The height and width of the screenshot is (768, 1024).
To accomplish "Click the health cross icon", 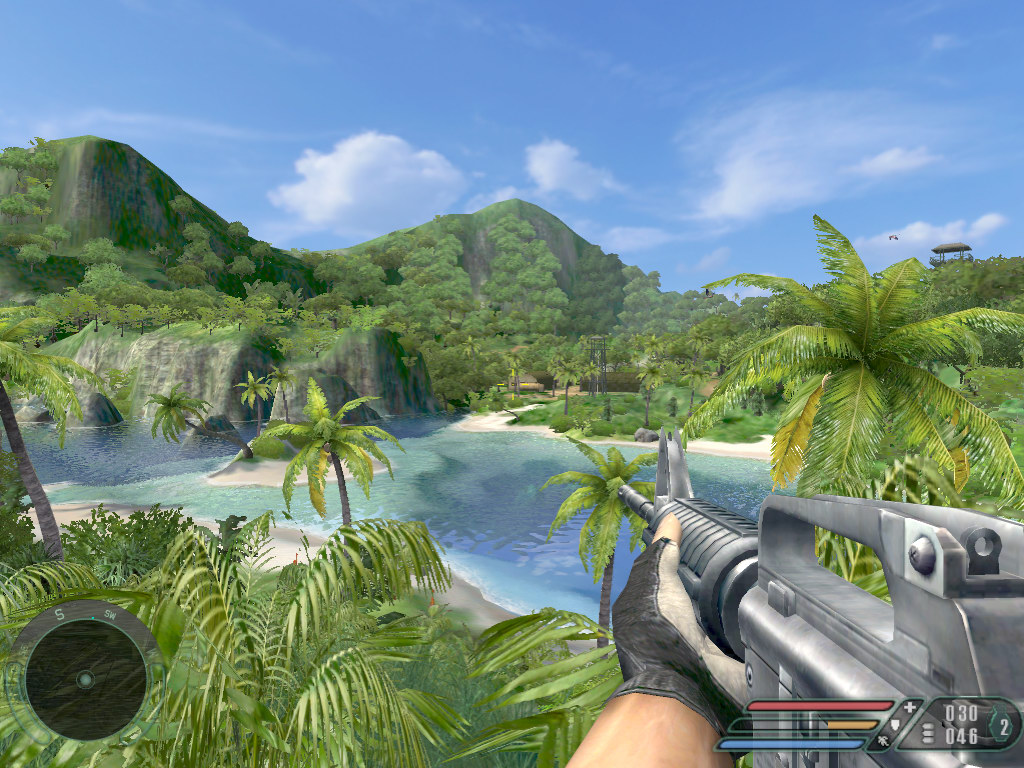I will 909,707.
